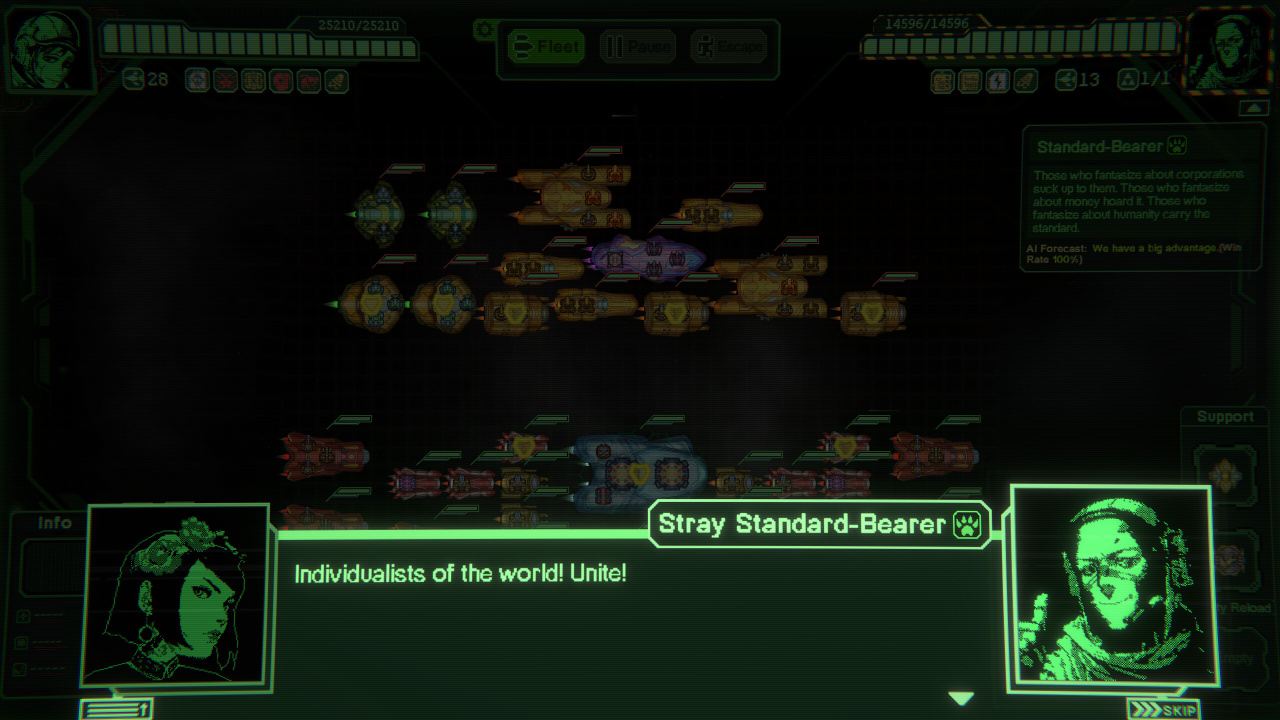The width and height of the screenshot is (1280, 720).
Task: Select the Fleet command button
Action: click(x=545, y=47)
